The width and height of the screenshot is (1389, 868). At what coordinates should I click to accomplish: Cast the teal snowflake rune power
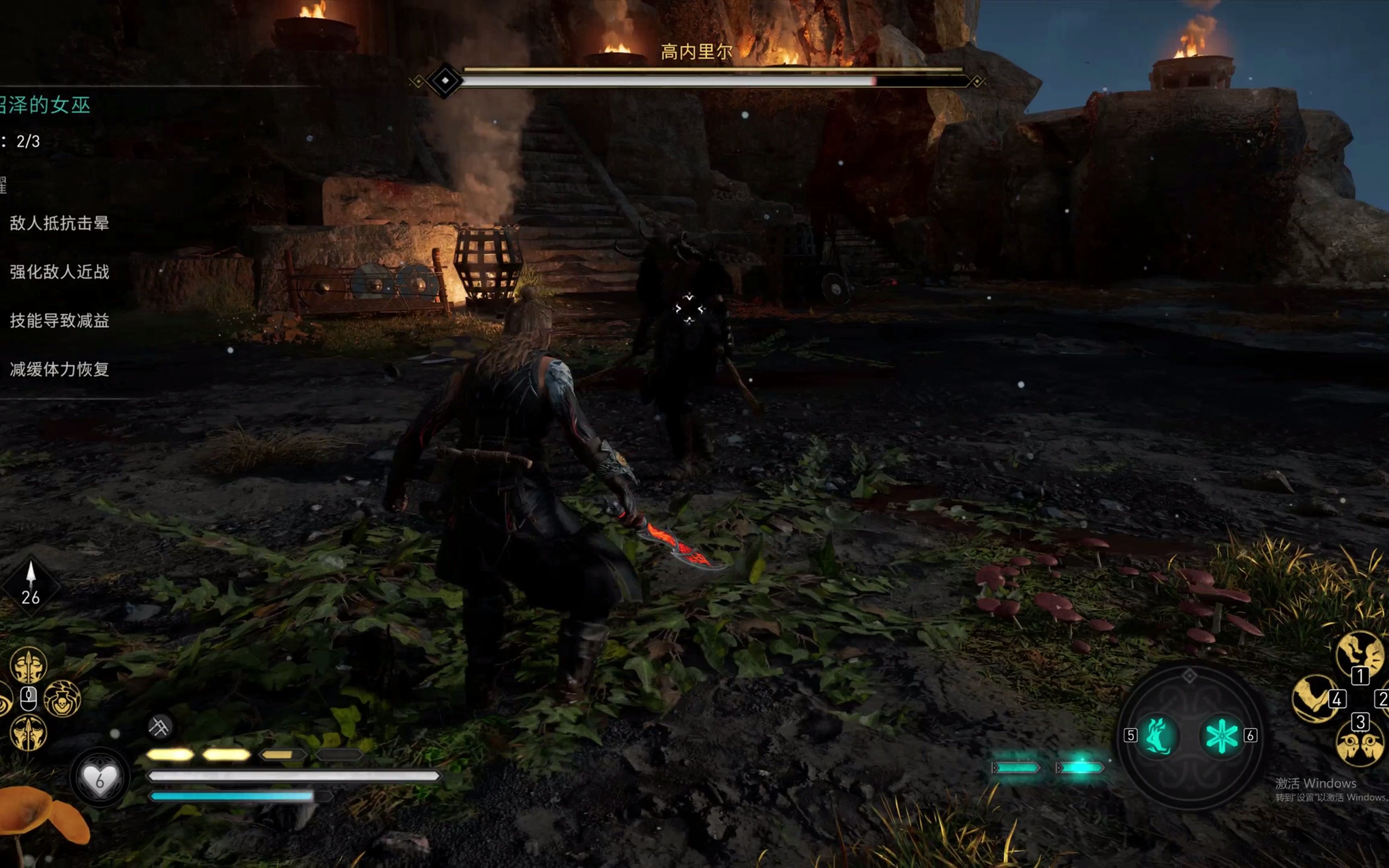[x=1221, y=735]
